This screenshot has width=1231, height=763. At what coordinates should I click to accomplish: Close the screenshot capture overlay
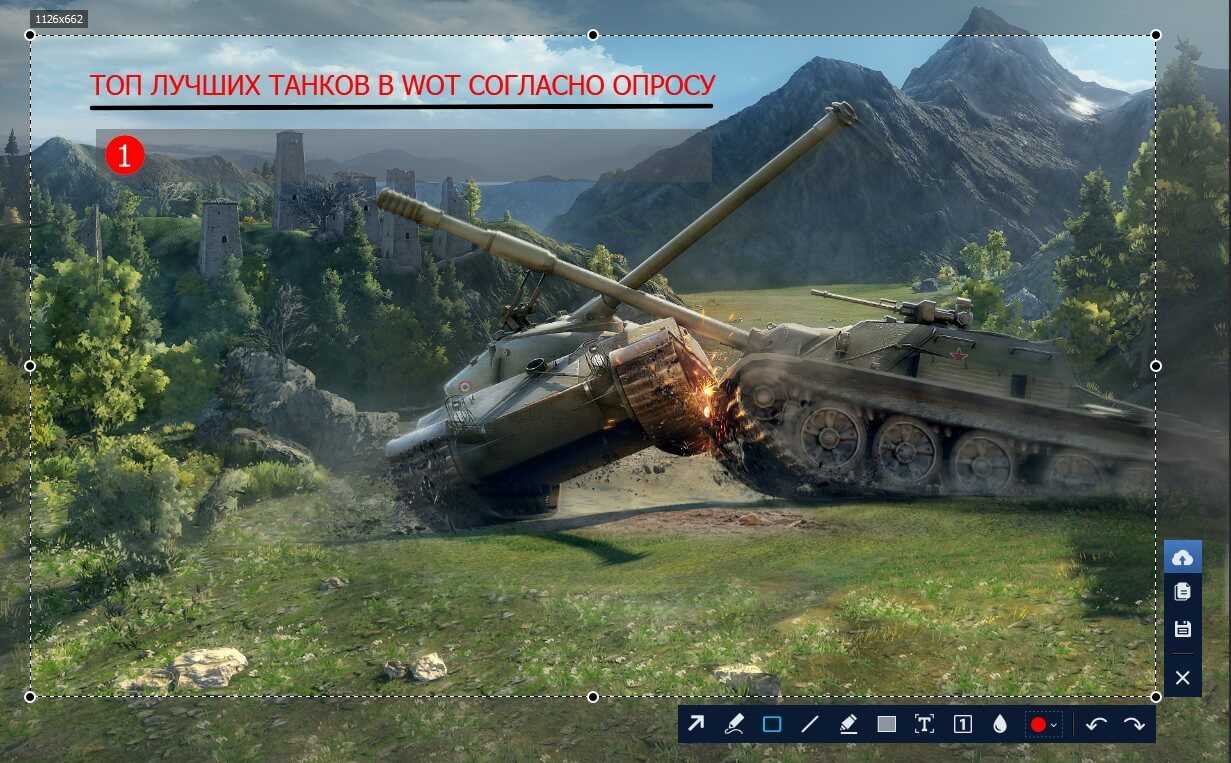1182,678
